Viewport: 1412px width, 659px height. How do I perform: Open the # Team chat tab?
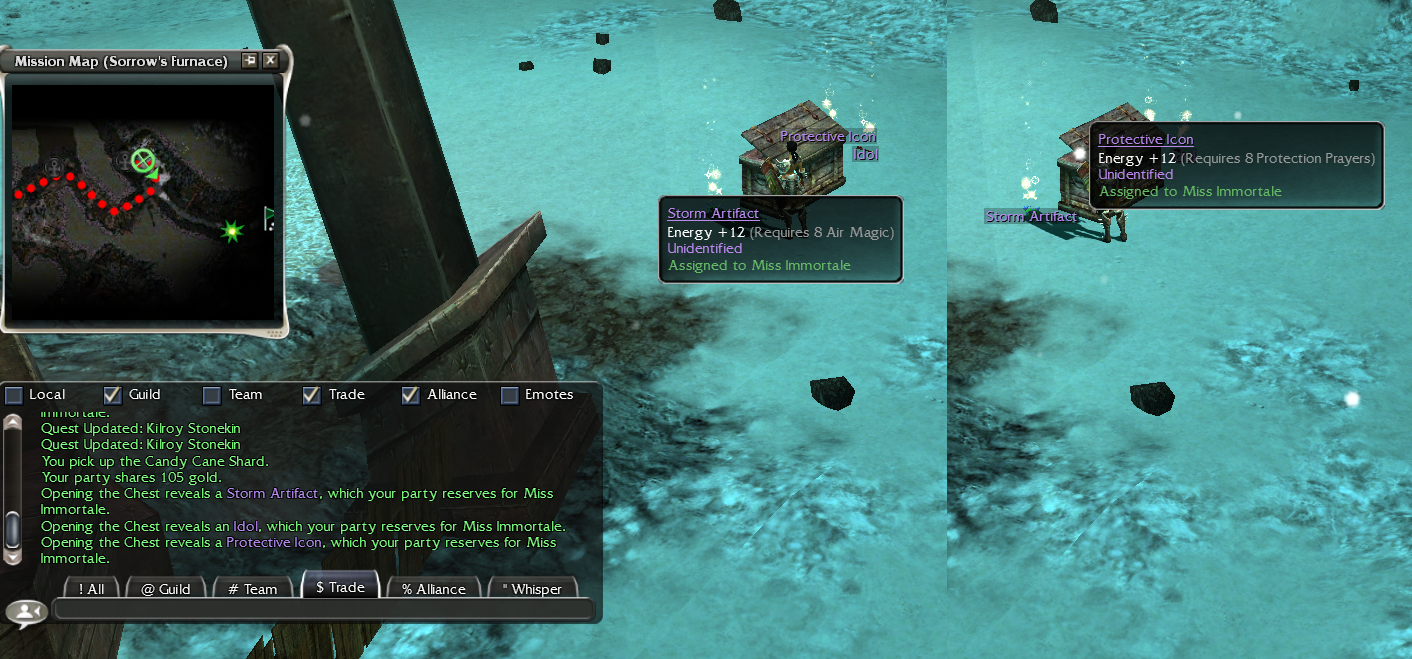[x=253, y=589]
